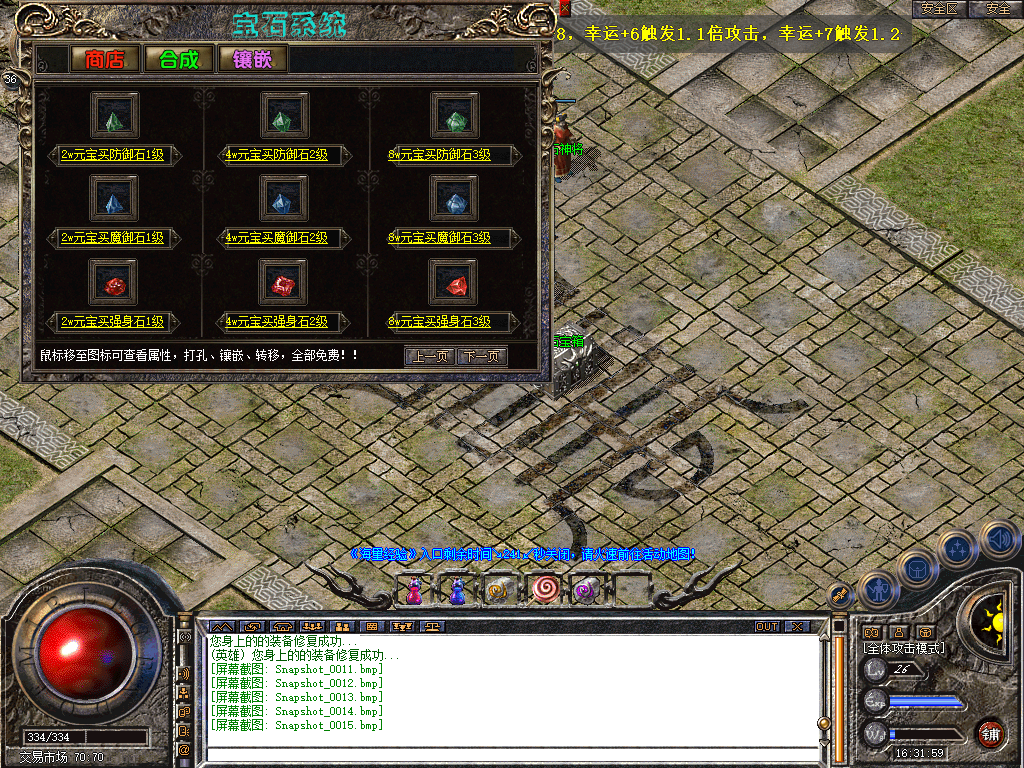Purchase 魔御石2级 for 4w 元宝
The width and height of the screenshot is (1024, 768).
coord(277,238)
